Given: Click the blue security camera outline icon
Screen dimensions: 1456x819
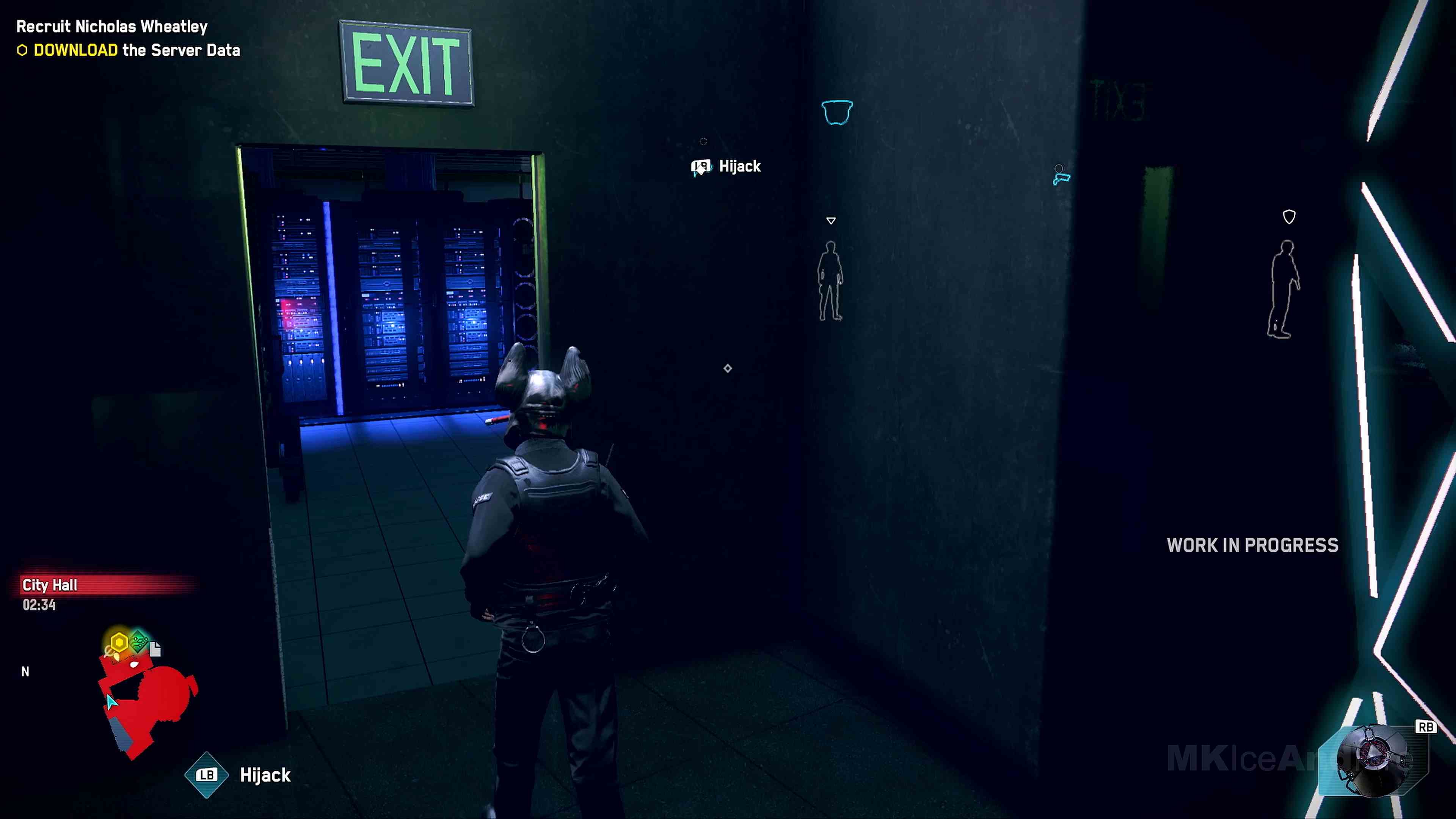Looking at the screenshot, I should pyautogui.click(x=837, y=111).
